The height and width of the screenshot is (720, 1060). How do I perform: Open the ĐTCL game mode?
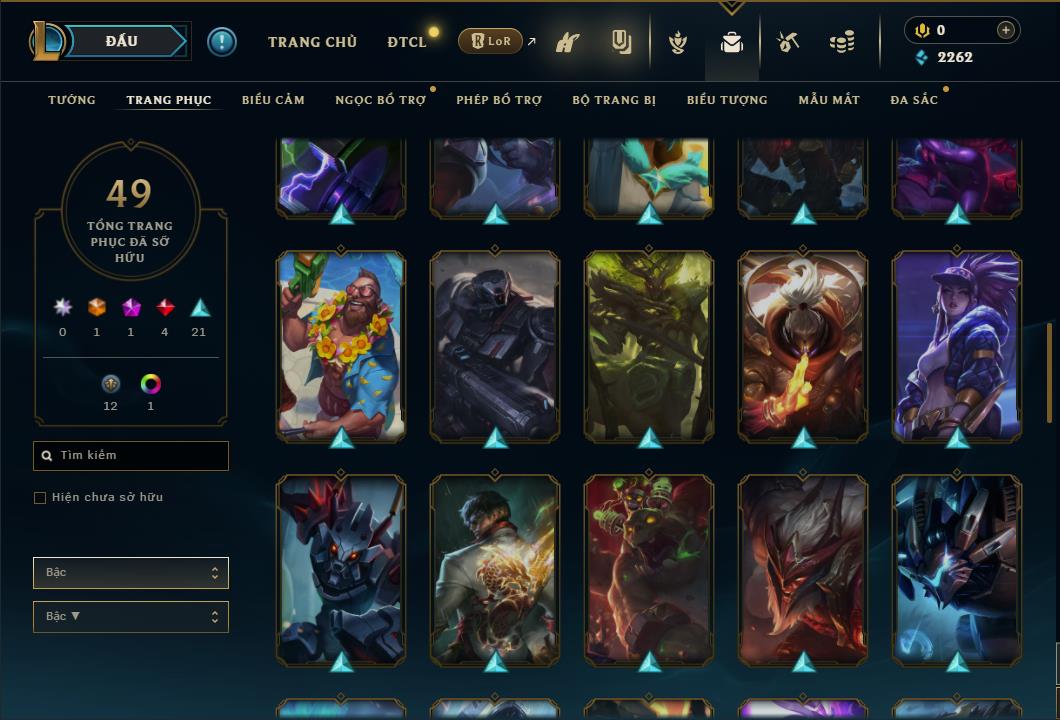tap(407, 42)
